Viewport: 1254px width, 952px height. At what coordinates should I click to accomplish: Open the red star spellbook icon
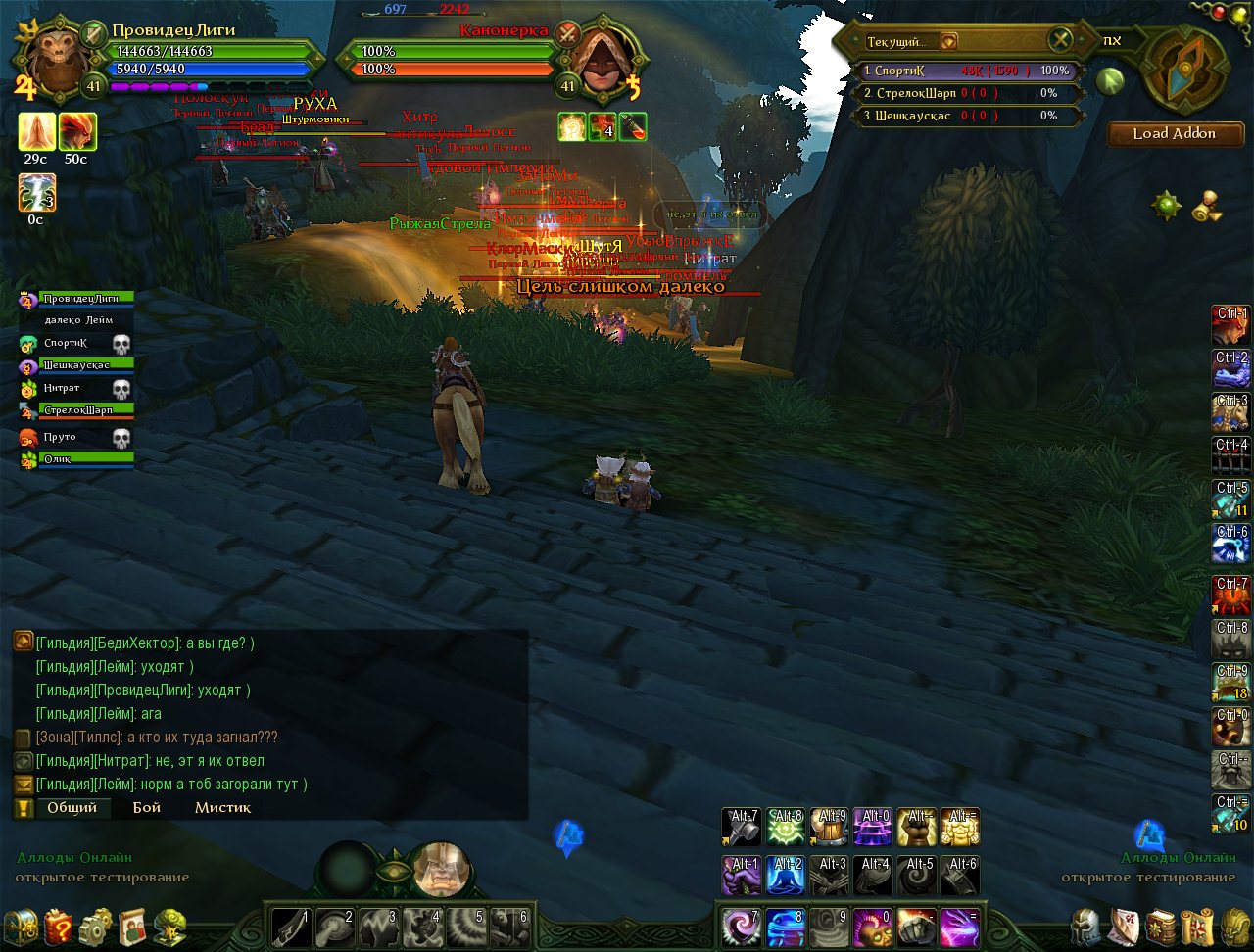pyautogui.click(x=1160, y=925)
